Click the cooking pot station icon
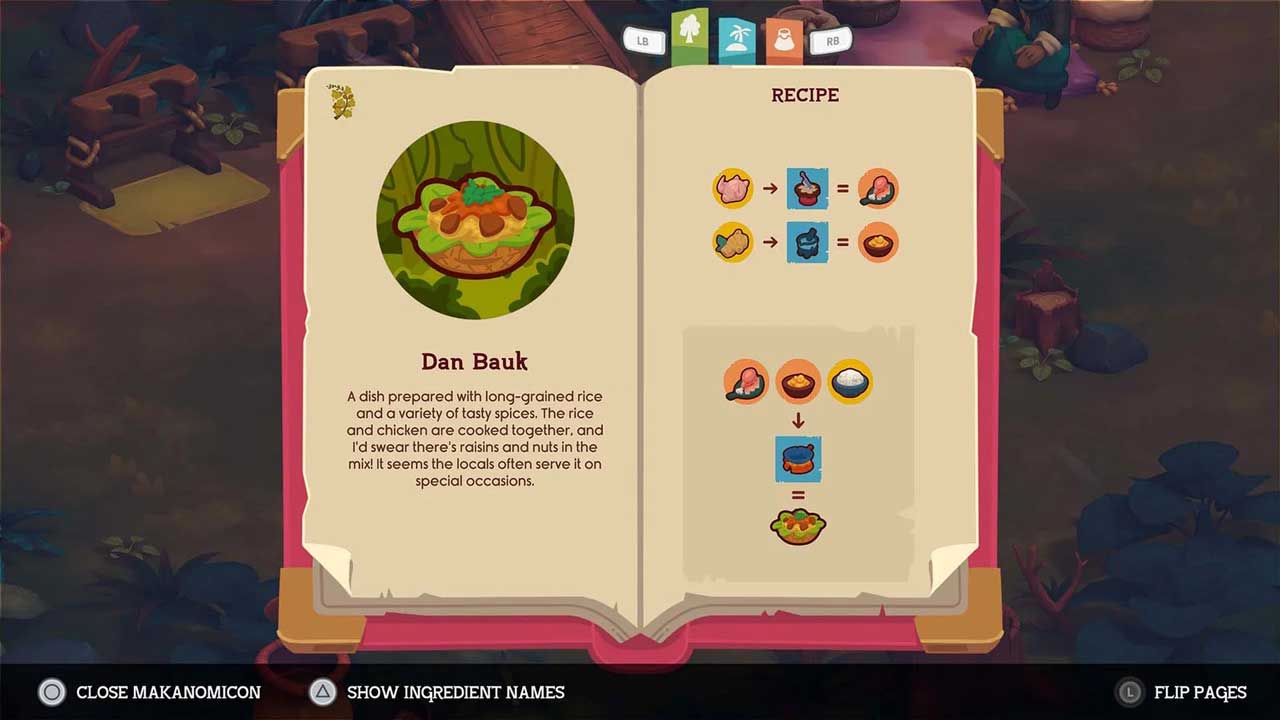1280x720 pixels. point(798,460)
